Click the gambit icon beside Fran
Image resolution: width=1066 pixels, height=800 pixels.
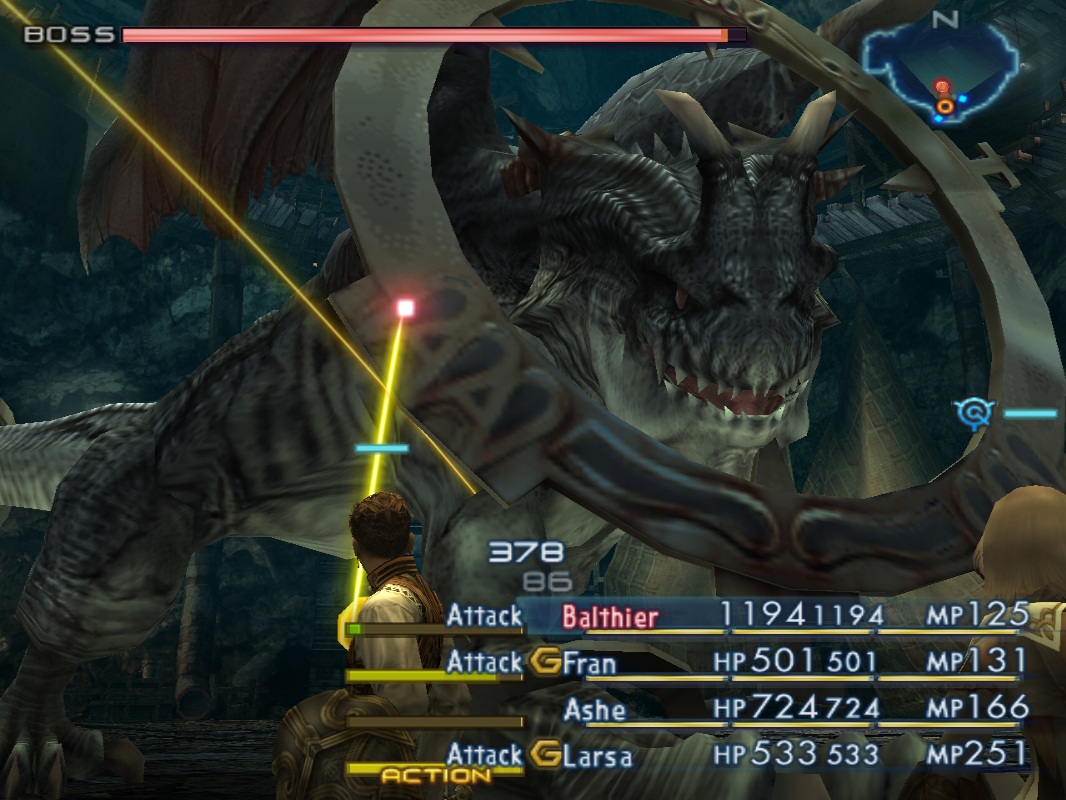click(545, 661)
